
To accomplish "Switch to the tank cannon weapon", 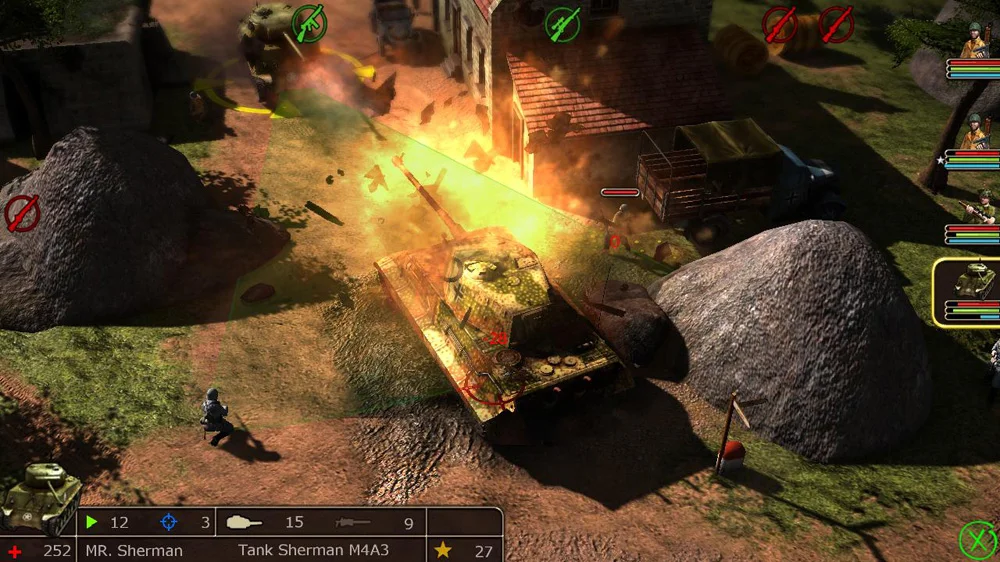I will tap(244, 522).
